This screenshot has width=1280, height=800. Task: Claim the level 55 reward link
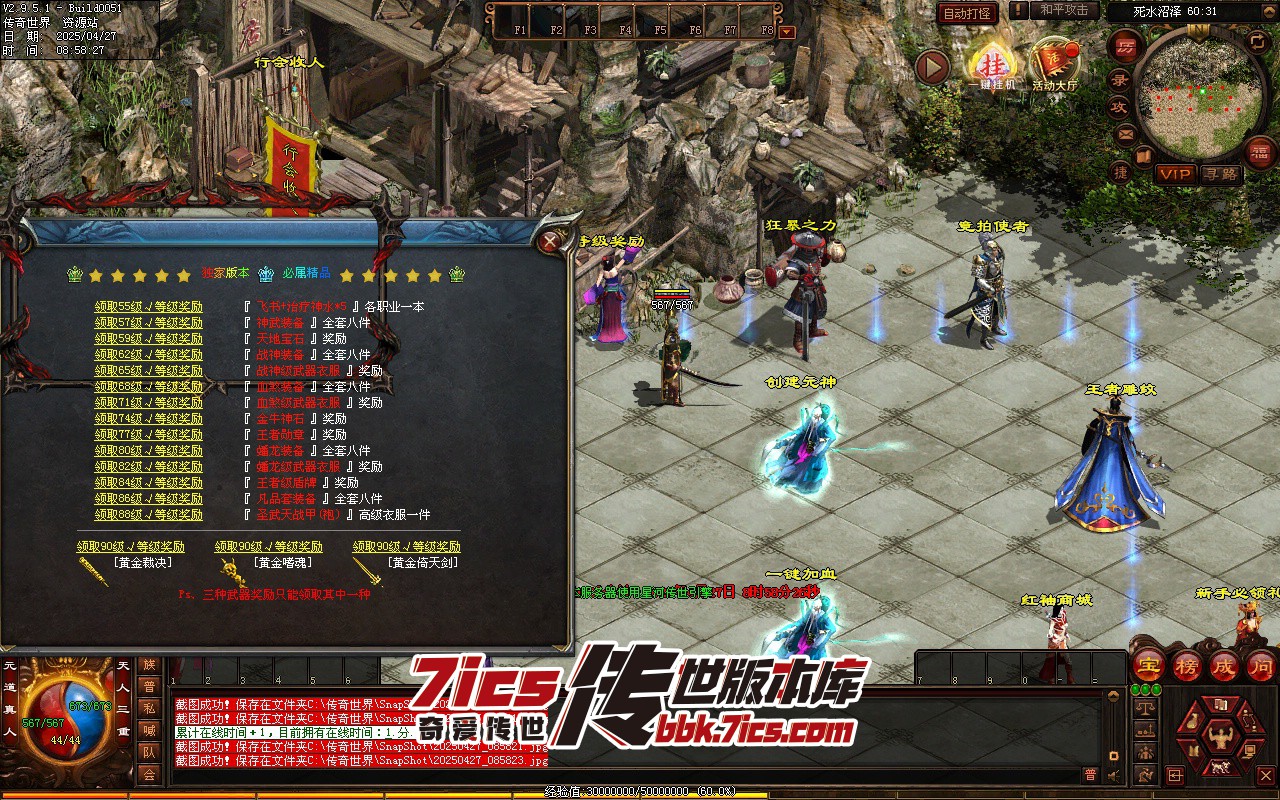click(x=149, y=307)
